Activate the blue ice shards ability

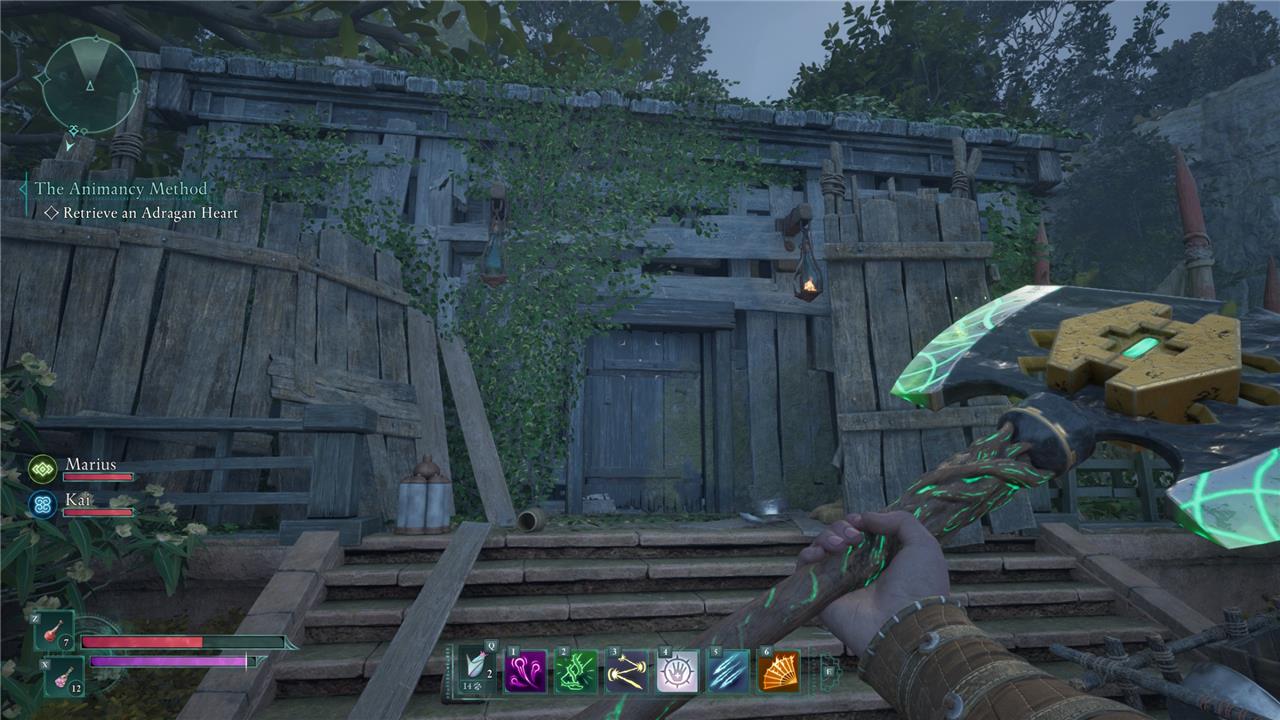click(x=728, y=671)
